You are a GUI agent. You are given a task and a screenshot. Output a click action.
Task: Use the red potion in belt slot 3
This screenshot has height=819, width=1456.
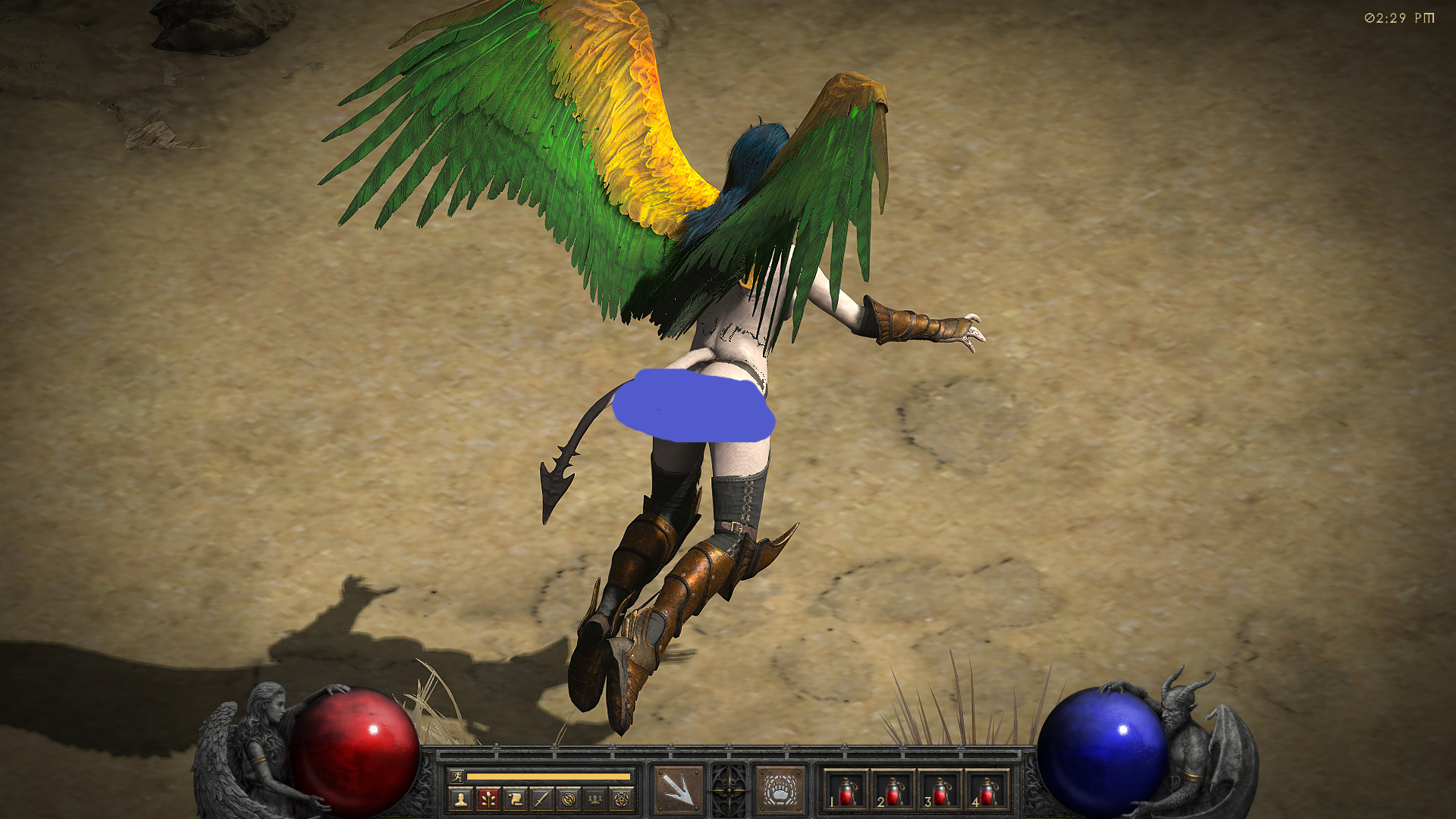[940, 792]
